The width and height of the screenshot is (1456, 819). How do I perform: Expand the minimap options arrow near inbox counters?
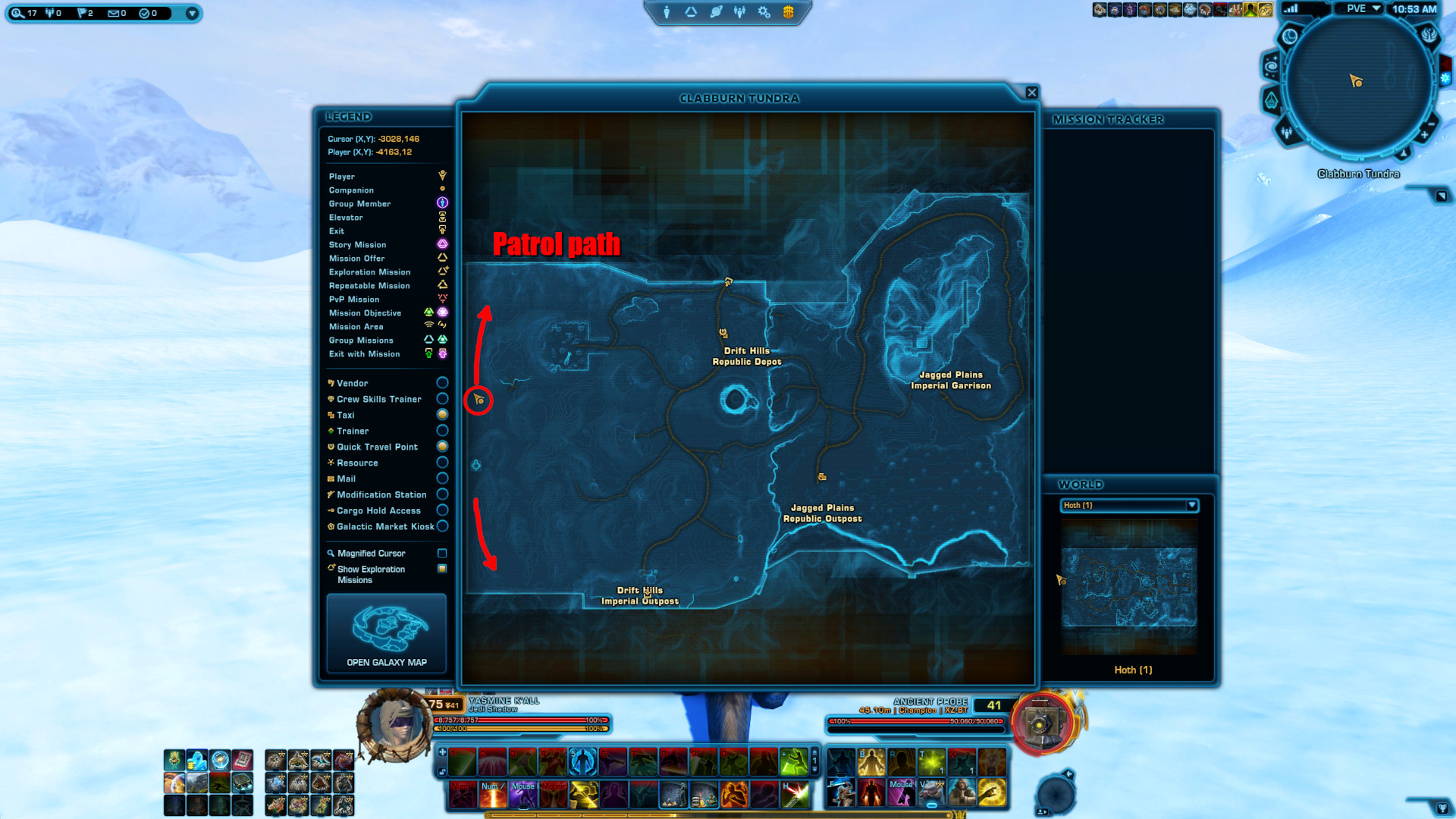[x=193, y=13]
